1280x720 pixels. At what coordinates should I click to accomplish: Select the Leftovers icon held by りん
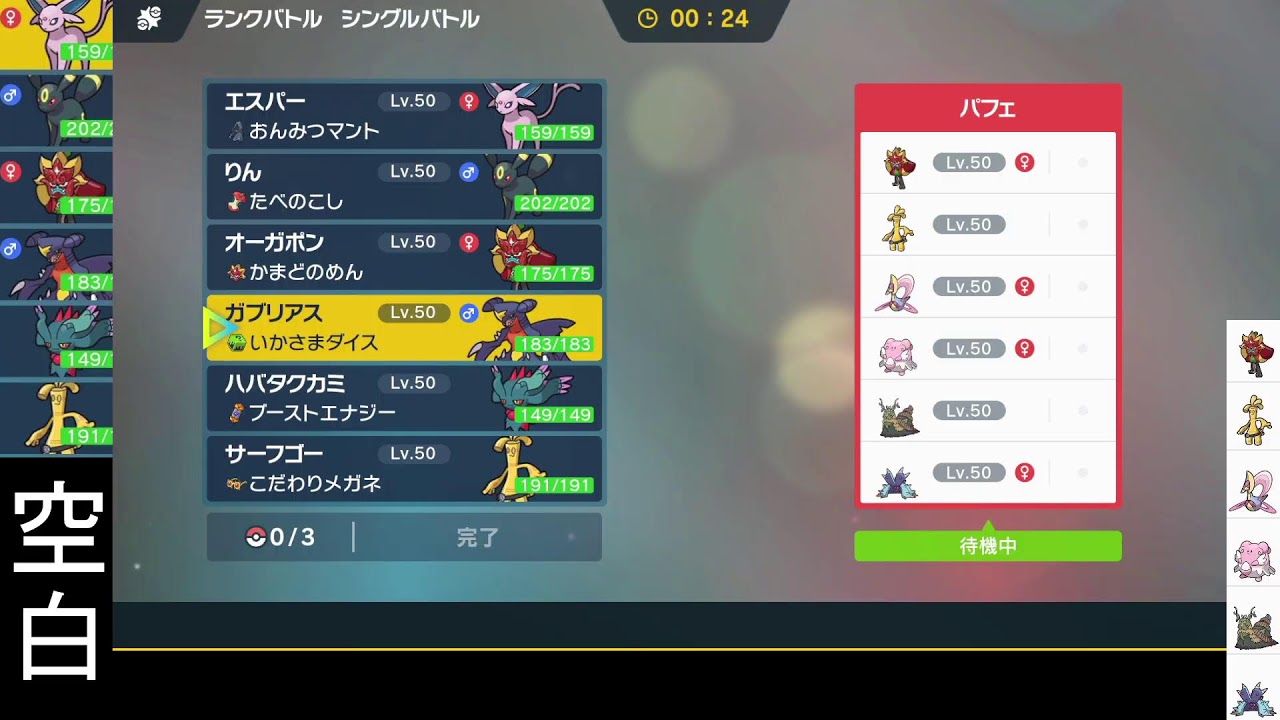click(237, 201)
